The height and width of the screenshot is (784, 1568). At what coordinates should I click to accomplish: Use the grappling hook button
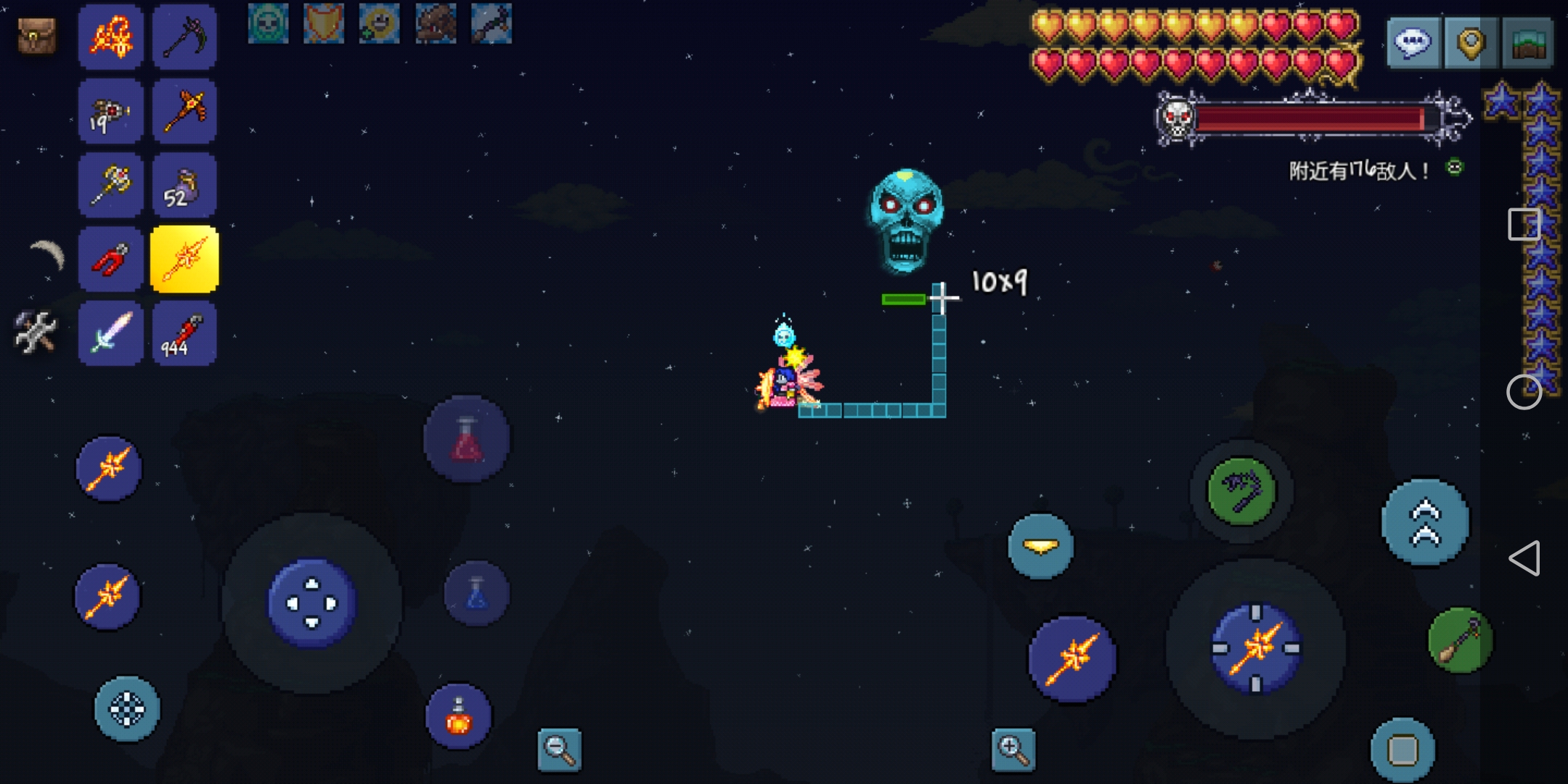tap(1241, 491)
